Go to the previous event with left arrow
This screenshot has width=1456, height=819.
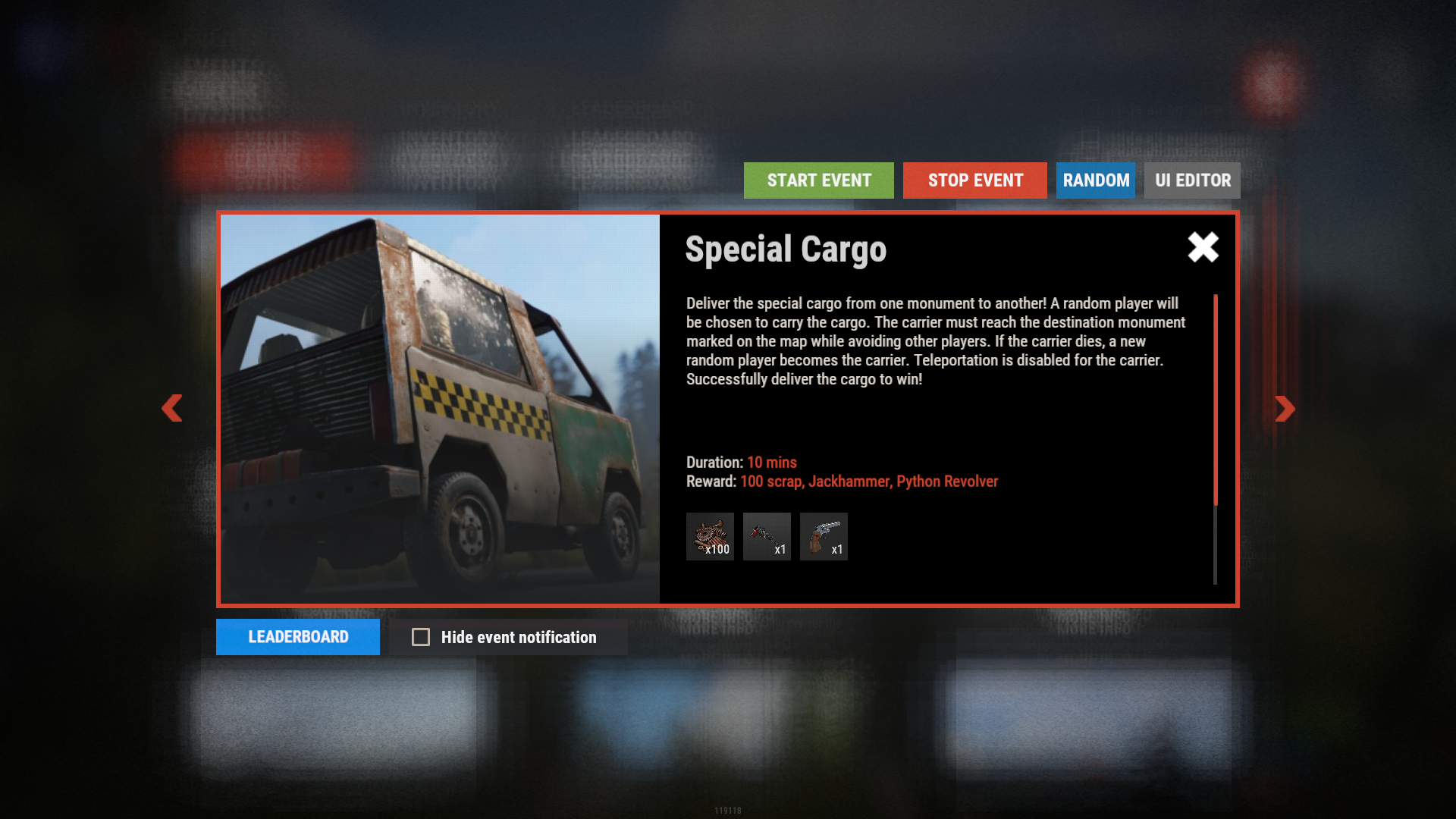pos(172,408)
